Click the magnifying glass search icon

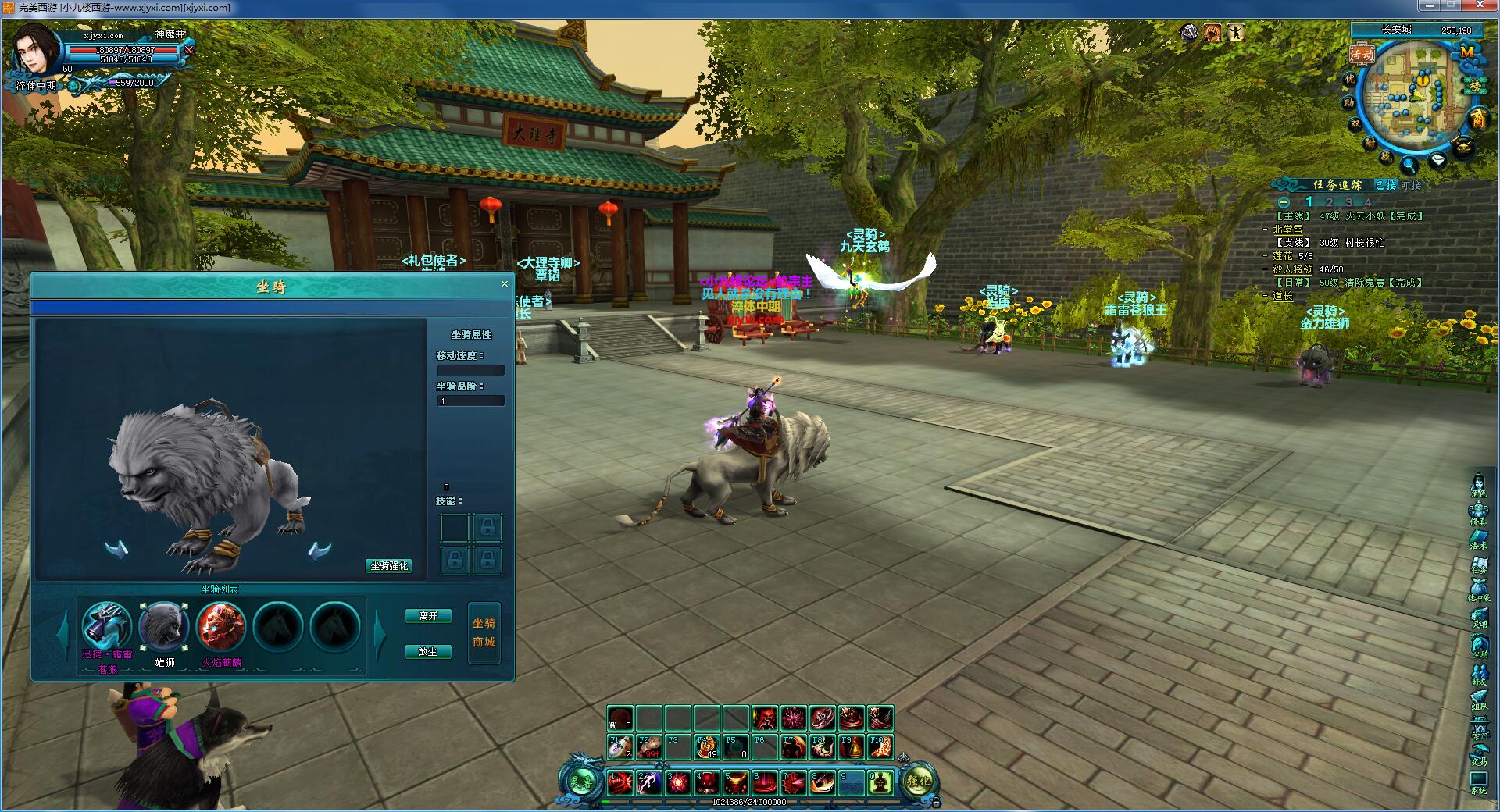[x=1409, y=164]
